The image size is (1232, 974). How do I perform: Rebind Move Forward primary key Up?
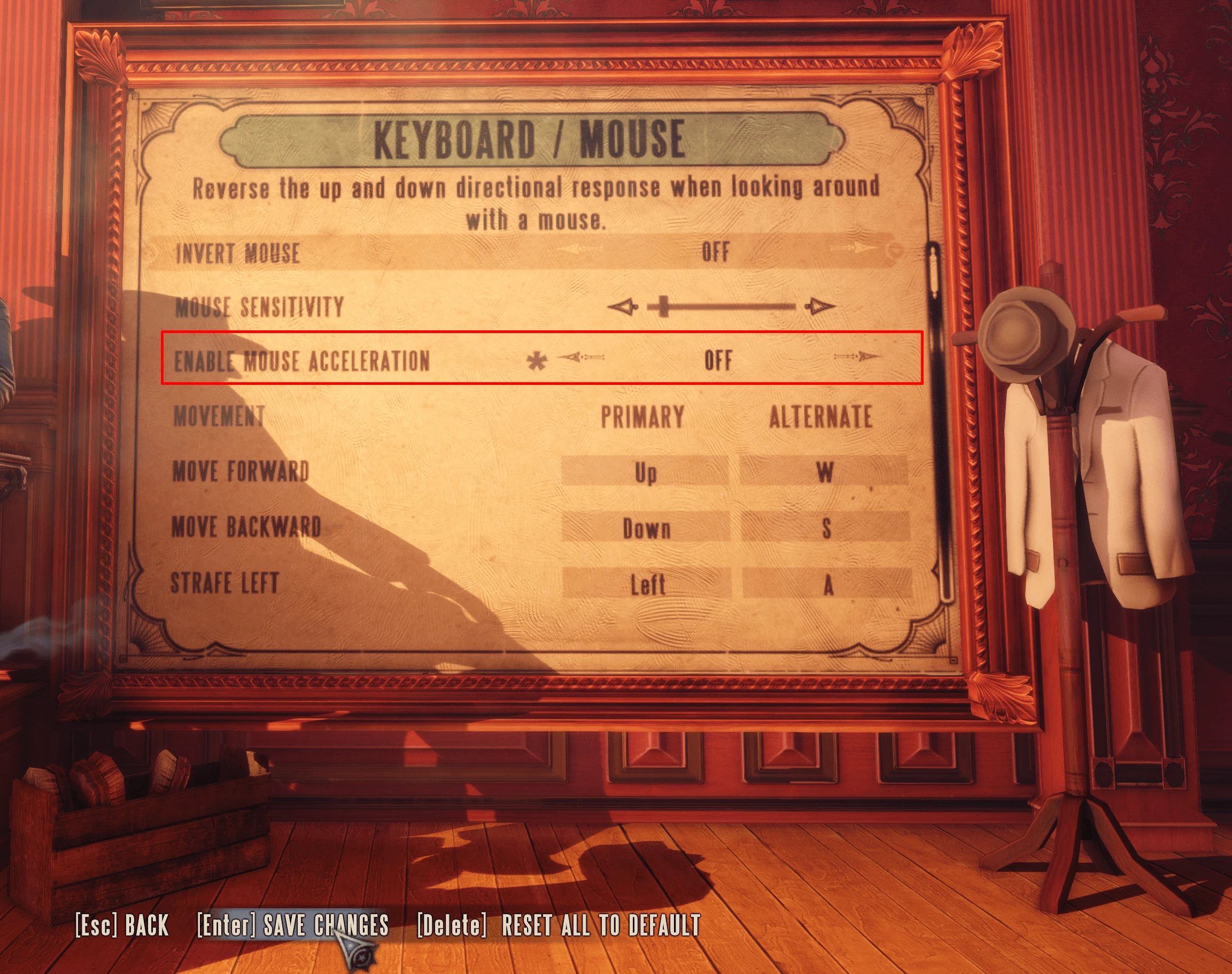[645, 471]
